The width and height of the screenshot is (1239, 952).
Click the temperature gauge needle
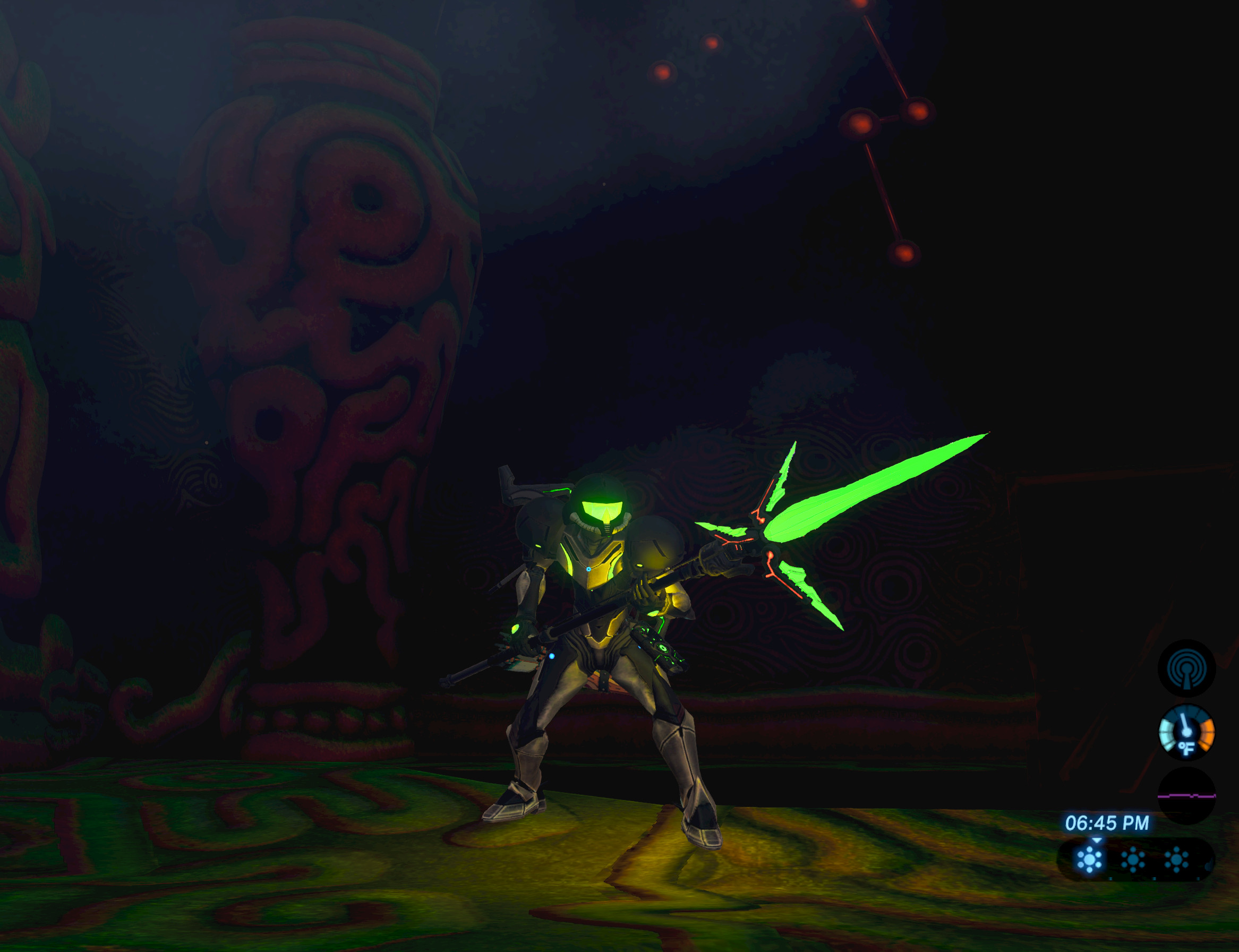[1185, 723]
